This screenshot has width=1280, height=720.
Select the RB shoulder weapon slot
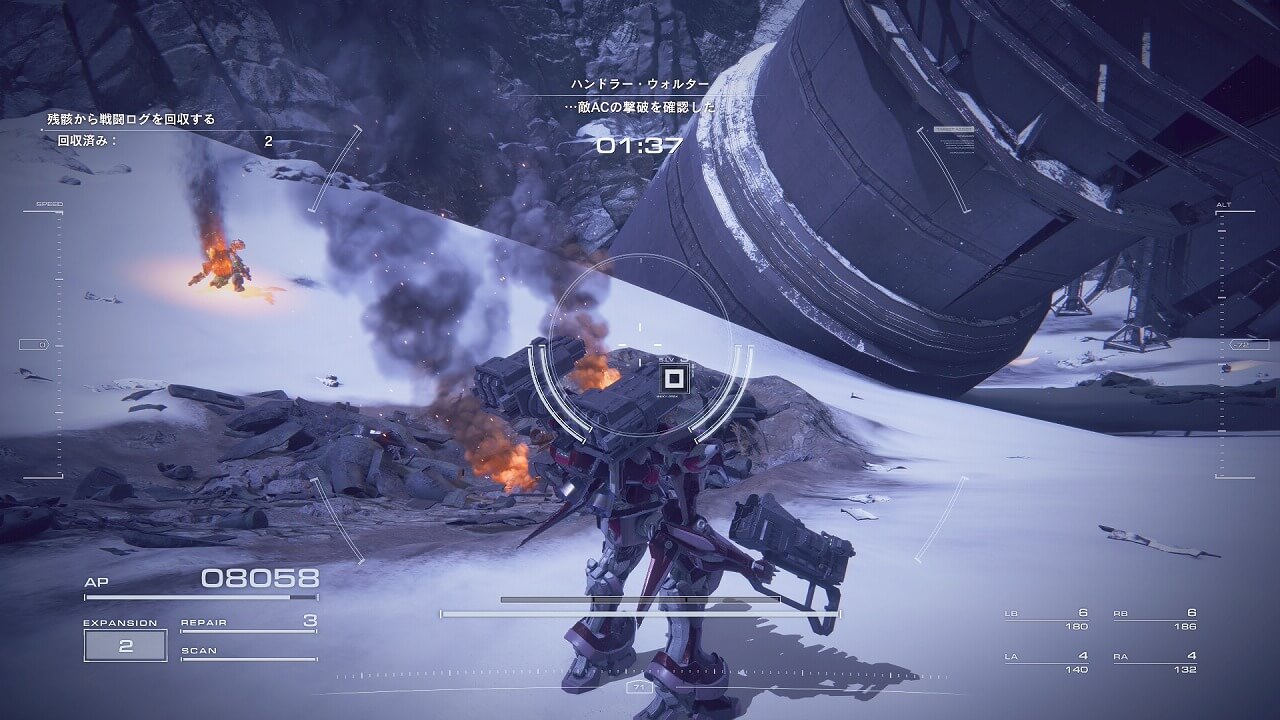pos(1154,619)
